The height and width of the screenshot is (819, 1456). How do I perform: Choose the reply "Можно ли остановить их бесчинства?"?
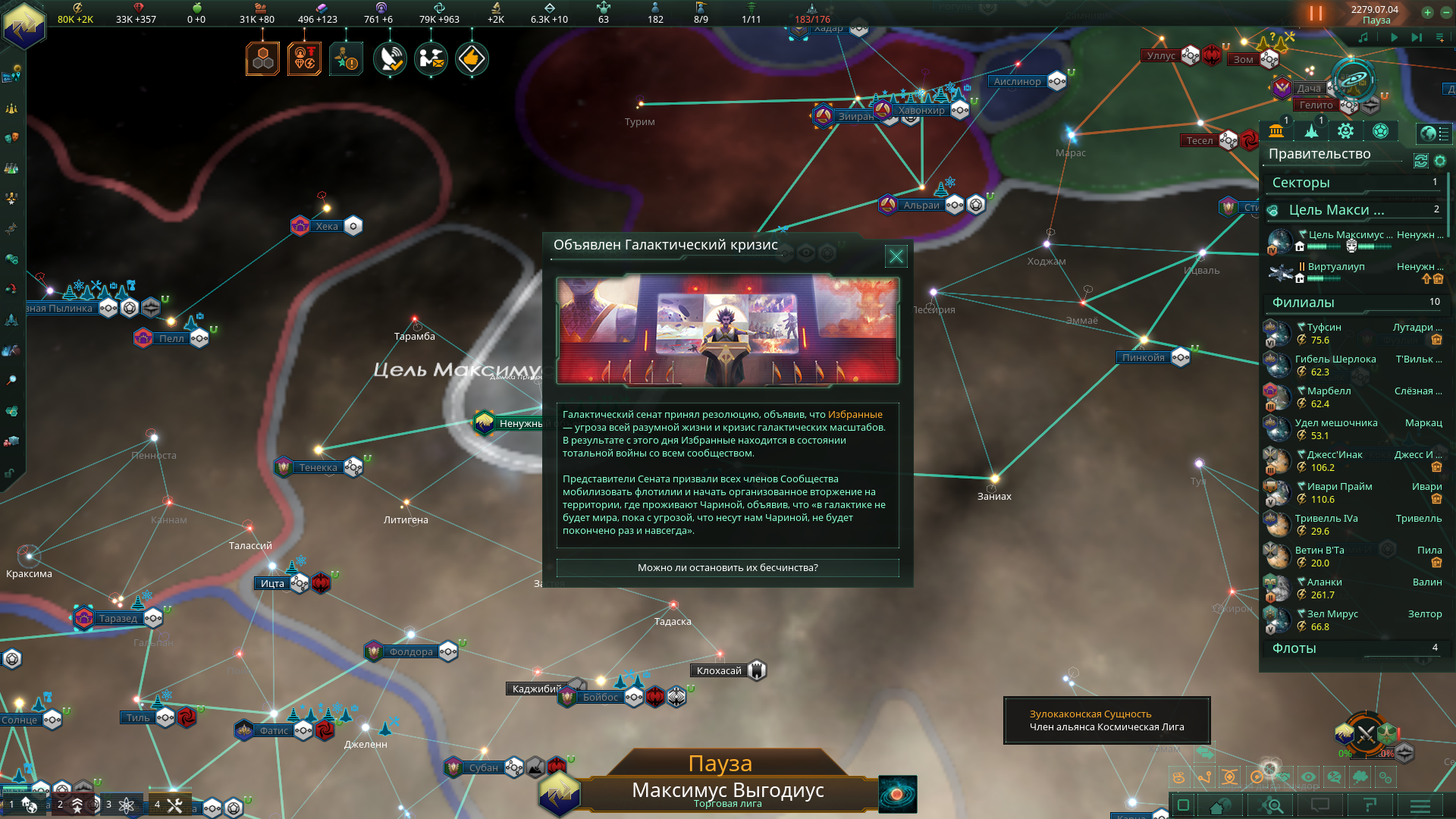727,568
